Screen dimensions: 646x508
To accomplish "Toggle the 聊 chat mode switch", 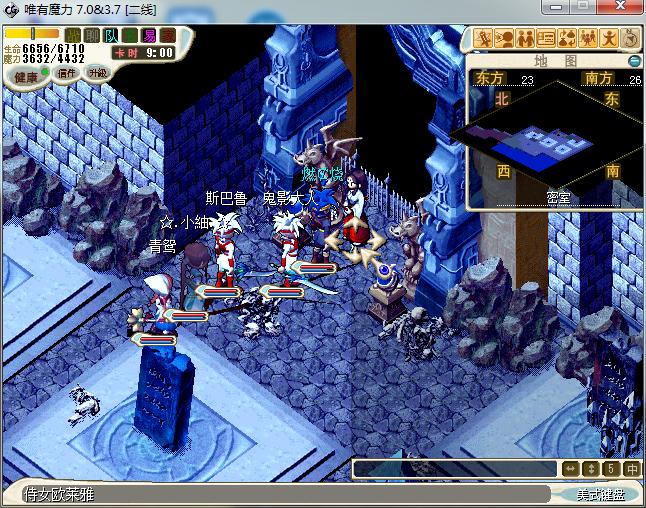I will tap(92, 36).
